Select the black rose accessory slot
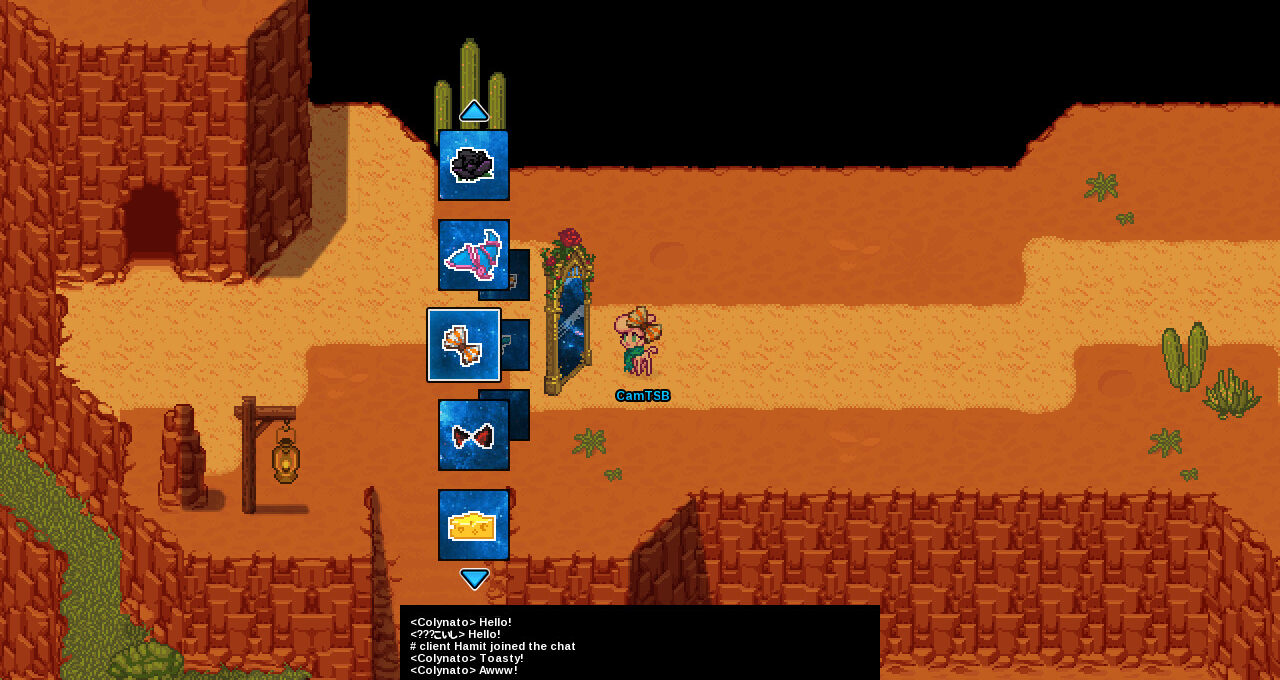1280x680 pixels. 474,165
